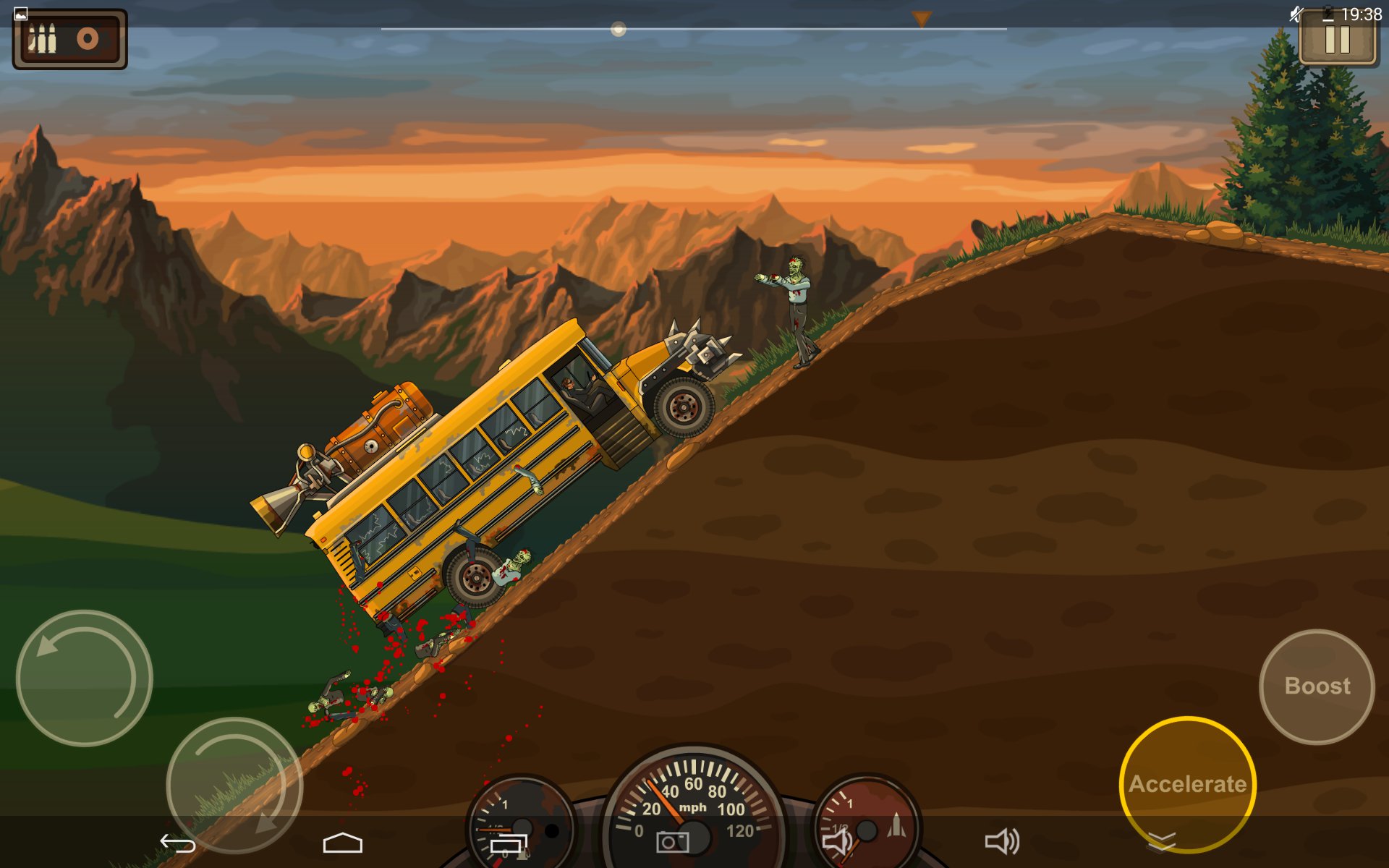Hold the Accelerate pedal button
The image size is (1389, 868).
tap(1187, 783)
